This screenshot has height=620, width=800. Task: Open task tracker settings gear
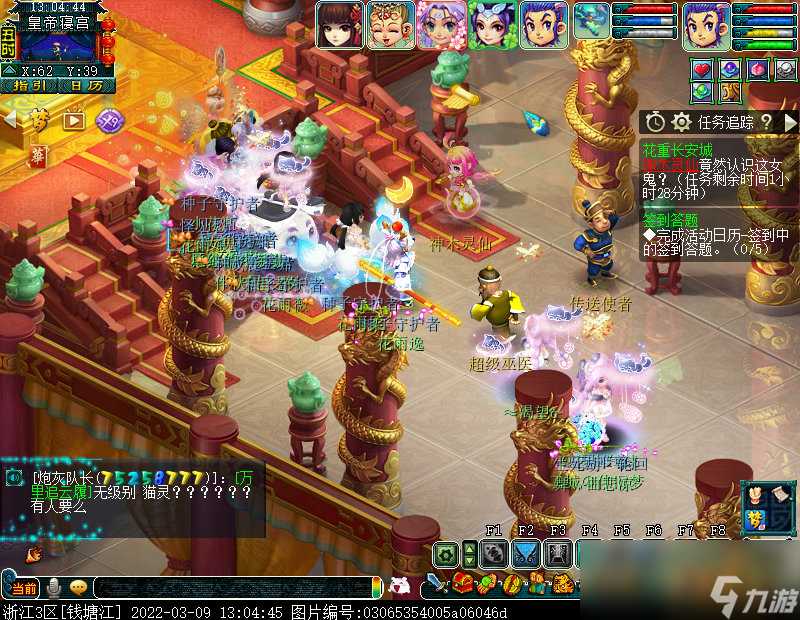[x=682, y=122]
